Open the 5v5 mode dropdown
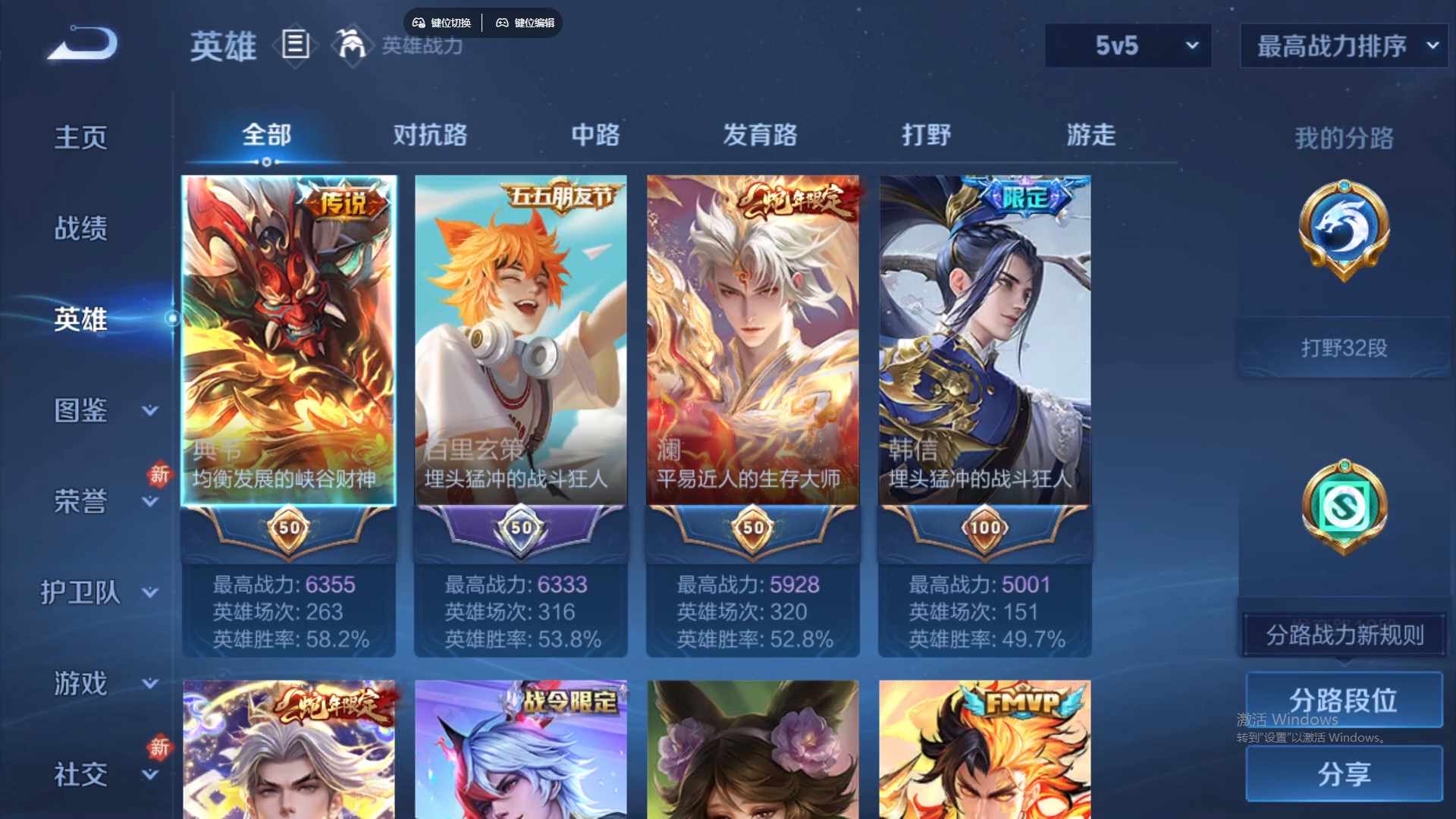Screen dimensions: 1456x819 point(1128,45)
